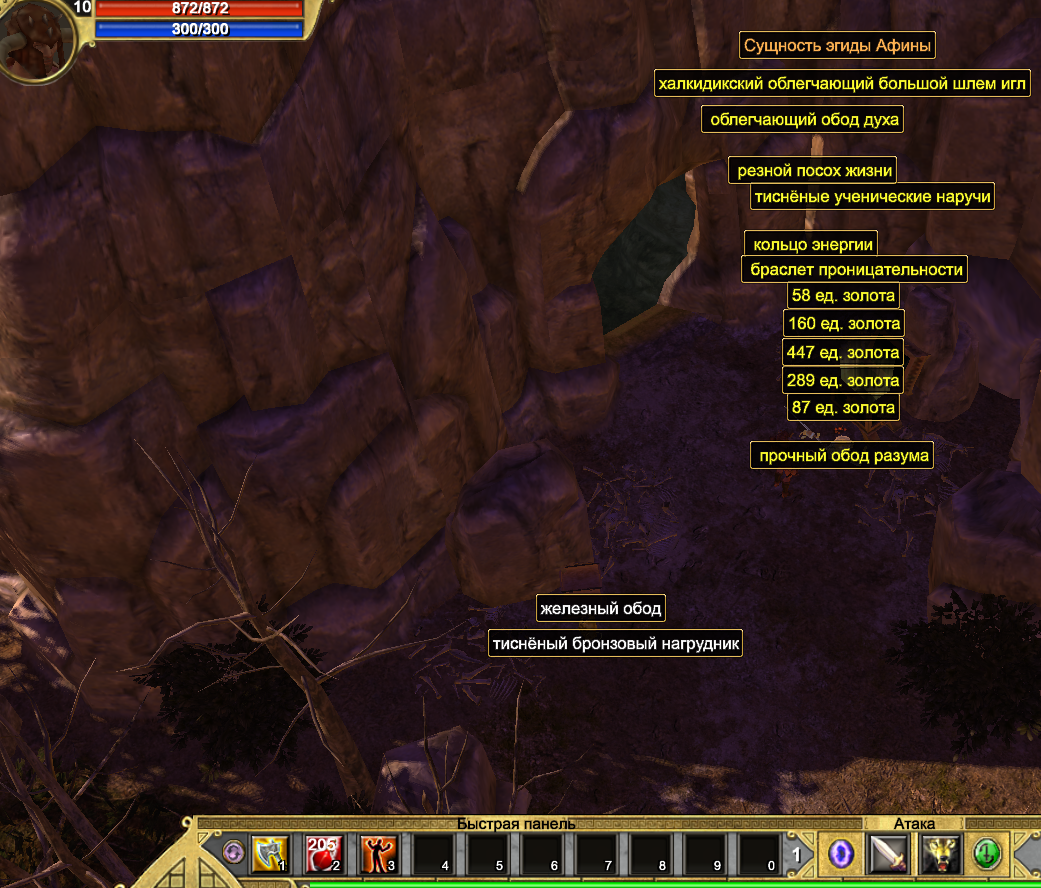
Task: Pick up тиснёный бронзовый нагрудник label
Action: coord(615,643)
